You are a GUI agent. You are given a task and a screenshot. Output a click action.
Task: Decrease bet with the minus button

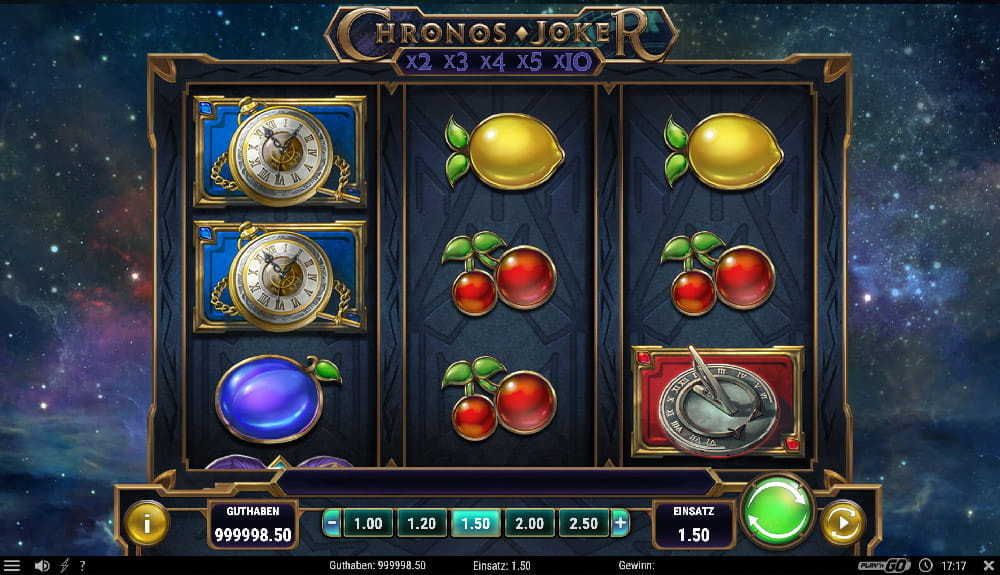(332, 523)
